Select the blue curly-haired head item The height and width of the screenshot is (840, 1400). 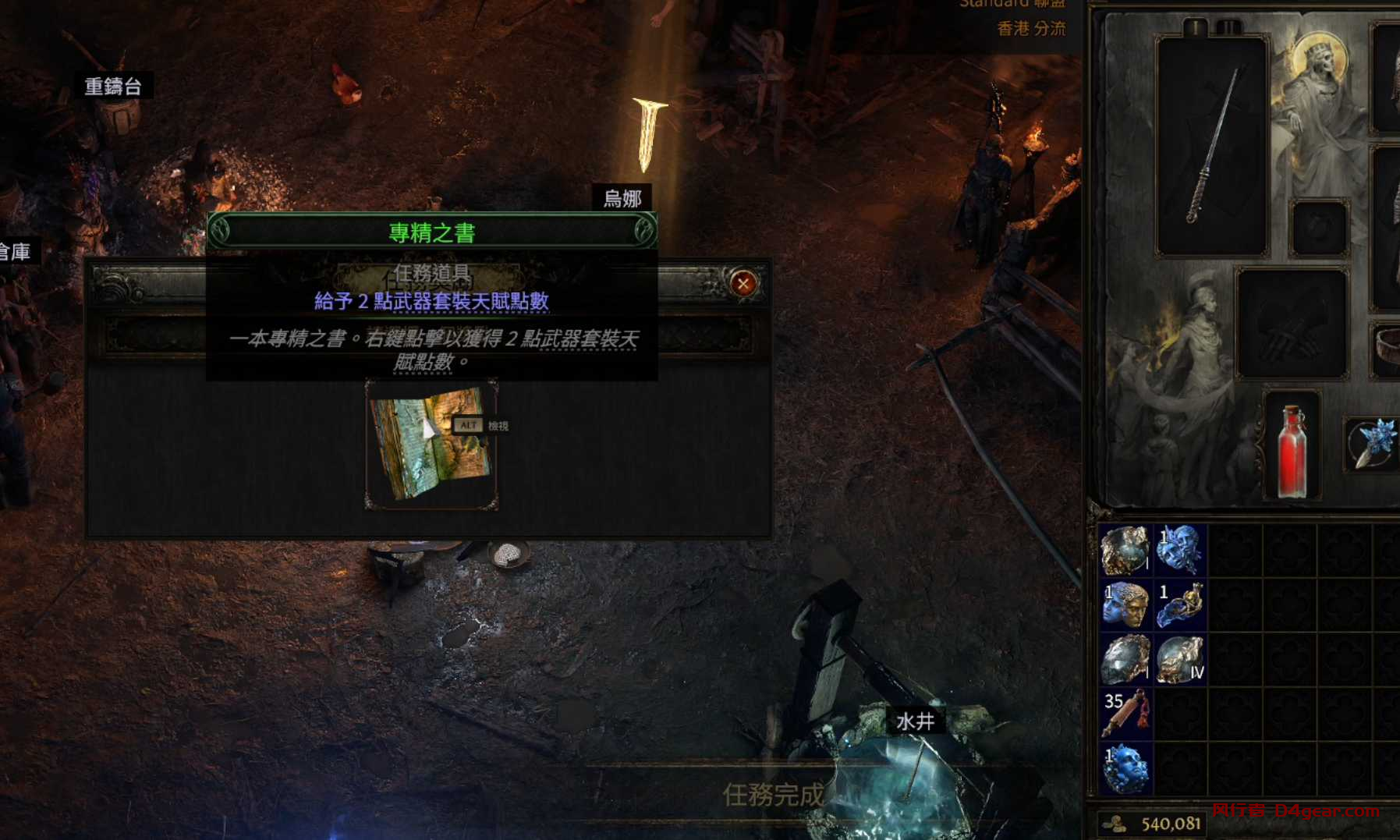click(1125, 768)
